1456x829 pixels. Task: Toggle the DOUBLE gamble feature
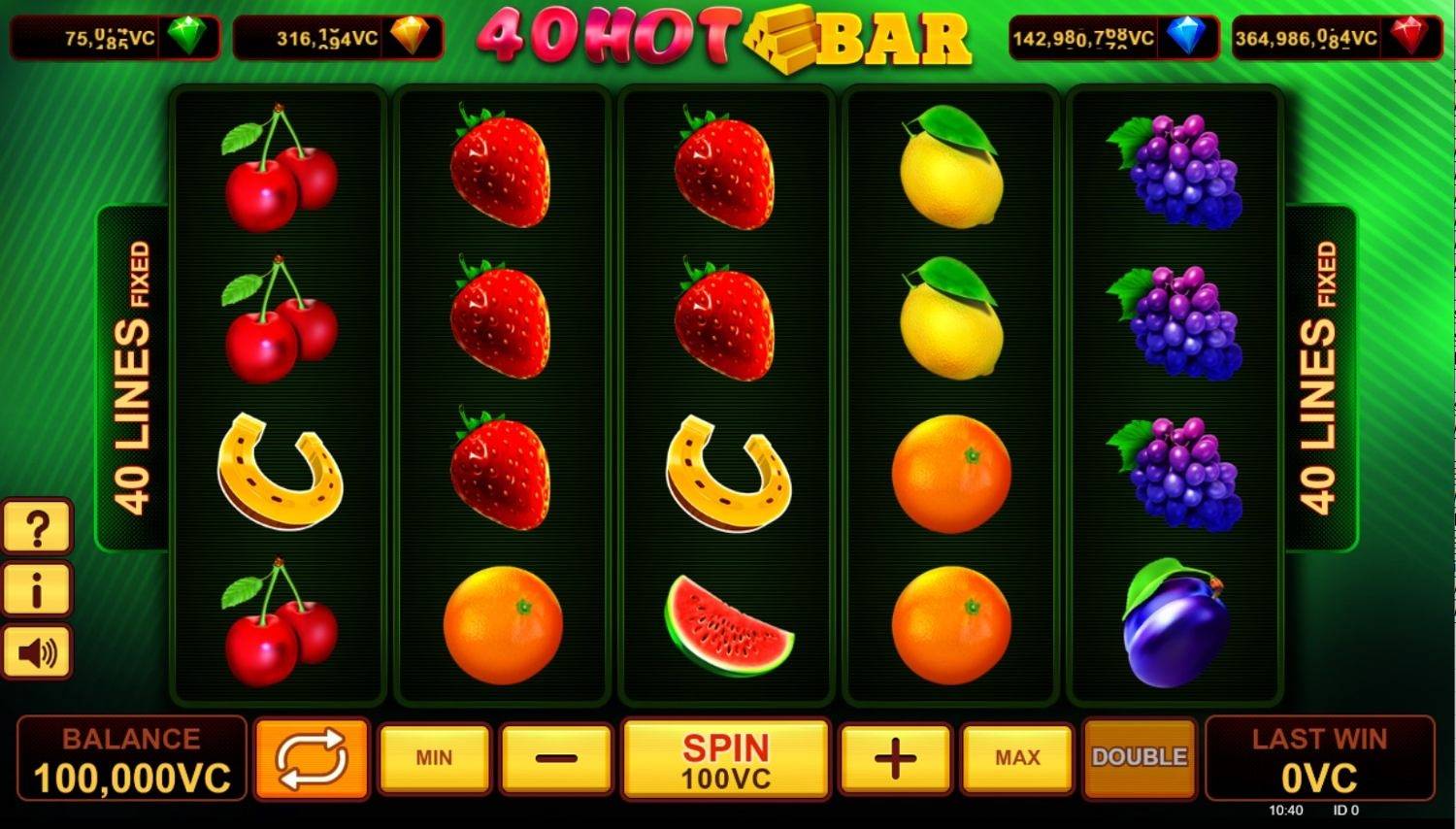coord(1141,757)
